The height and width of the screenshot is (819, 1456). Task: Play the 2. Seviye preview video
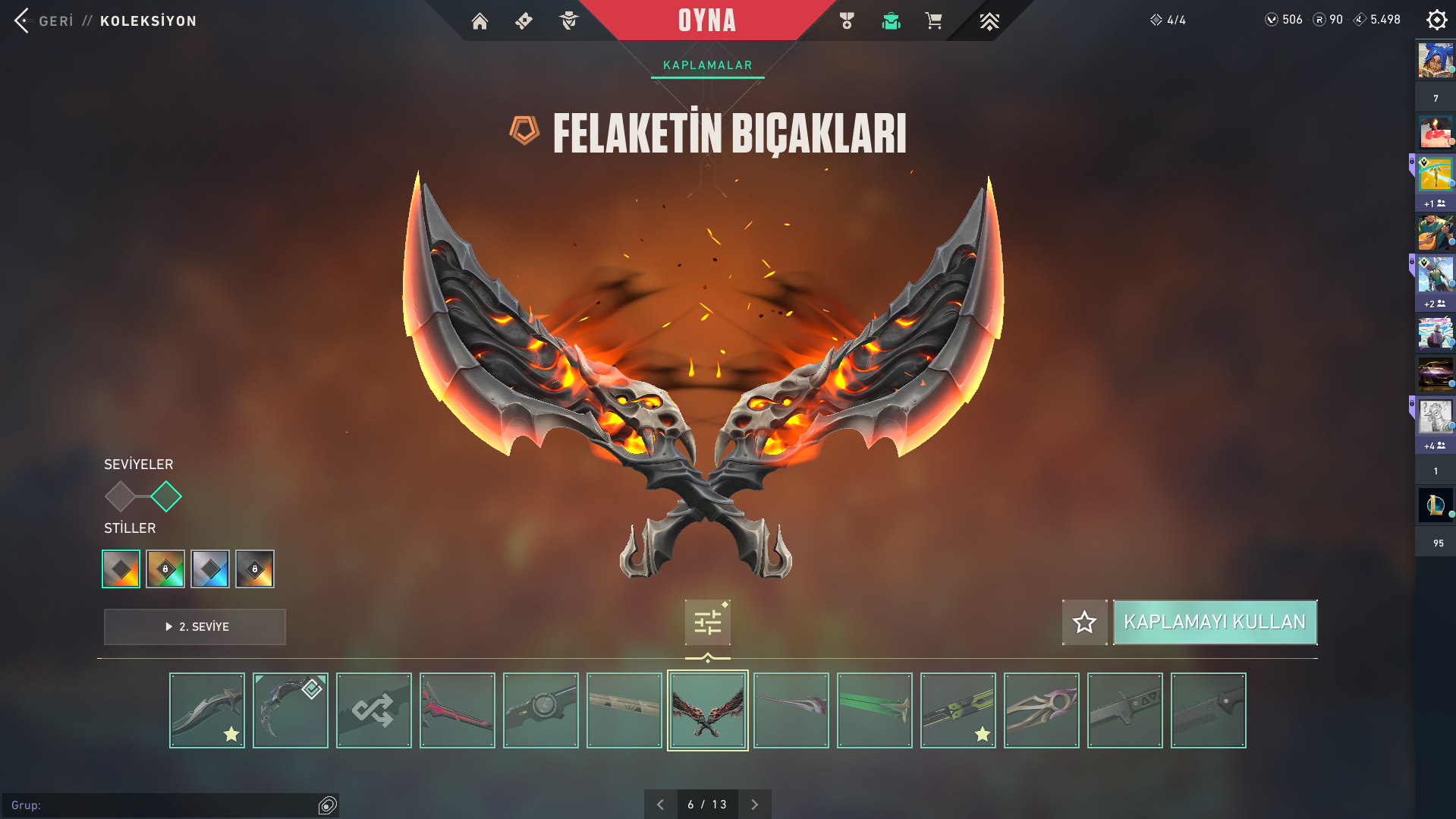click(x=195, y=627)
